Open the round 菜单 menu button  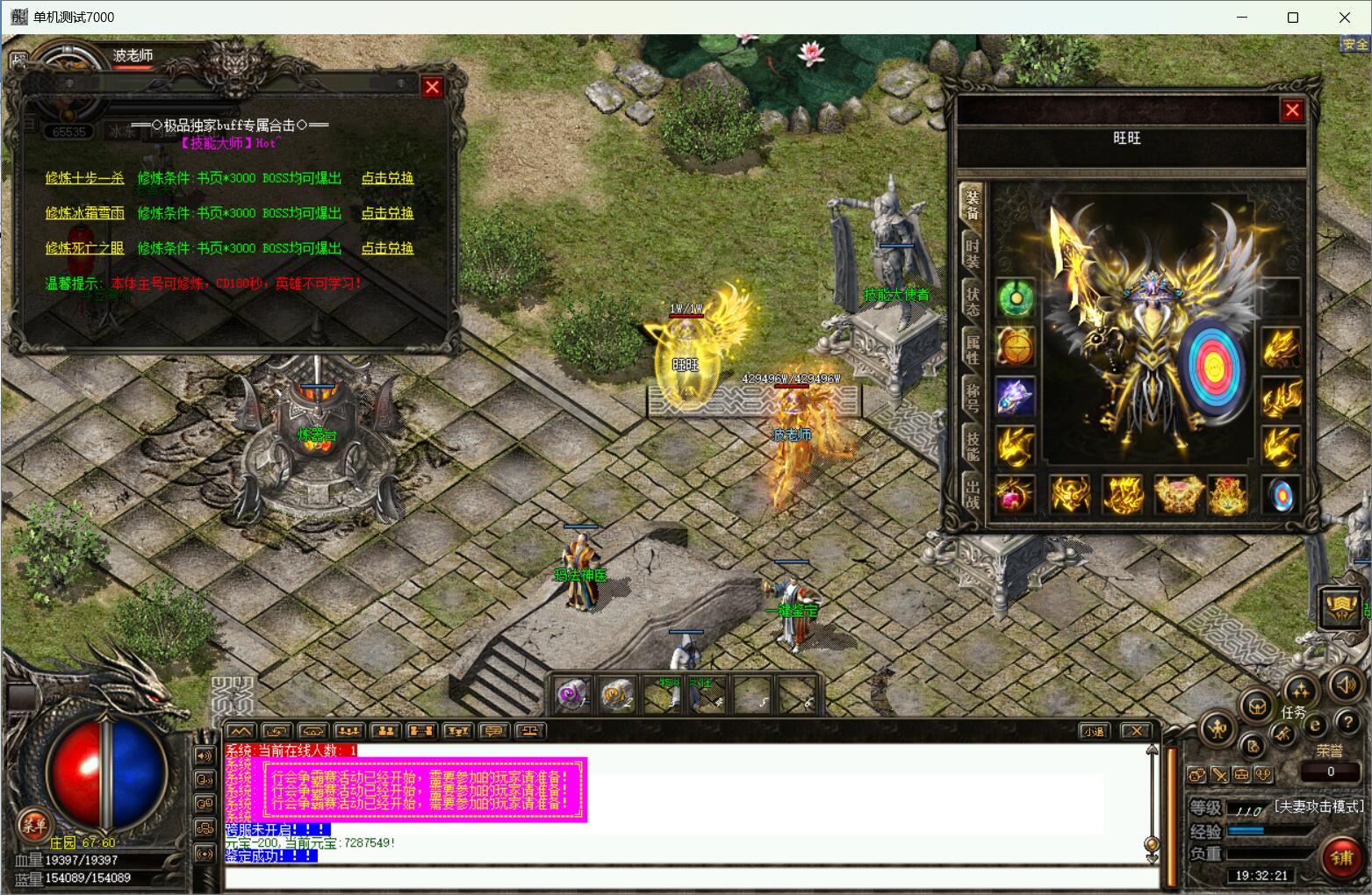point(33,824)
